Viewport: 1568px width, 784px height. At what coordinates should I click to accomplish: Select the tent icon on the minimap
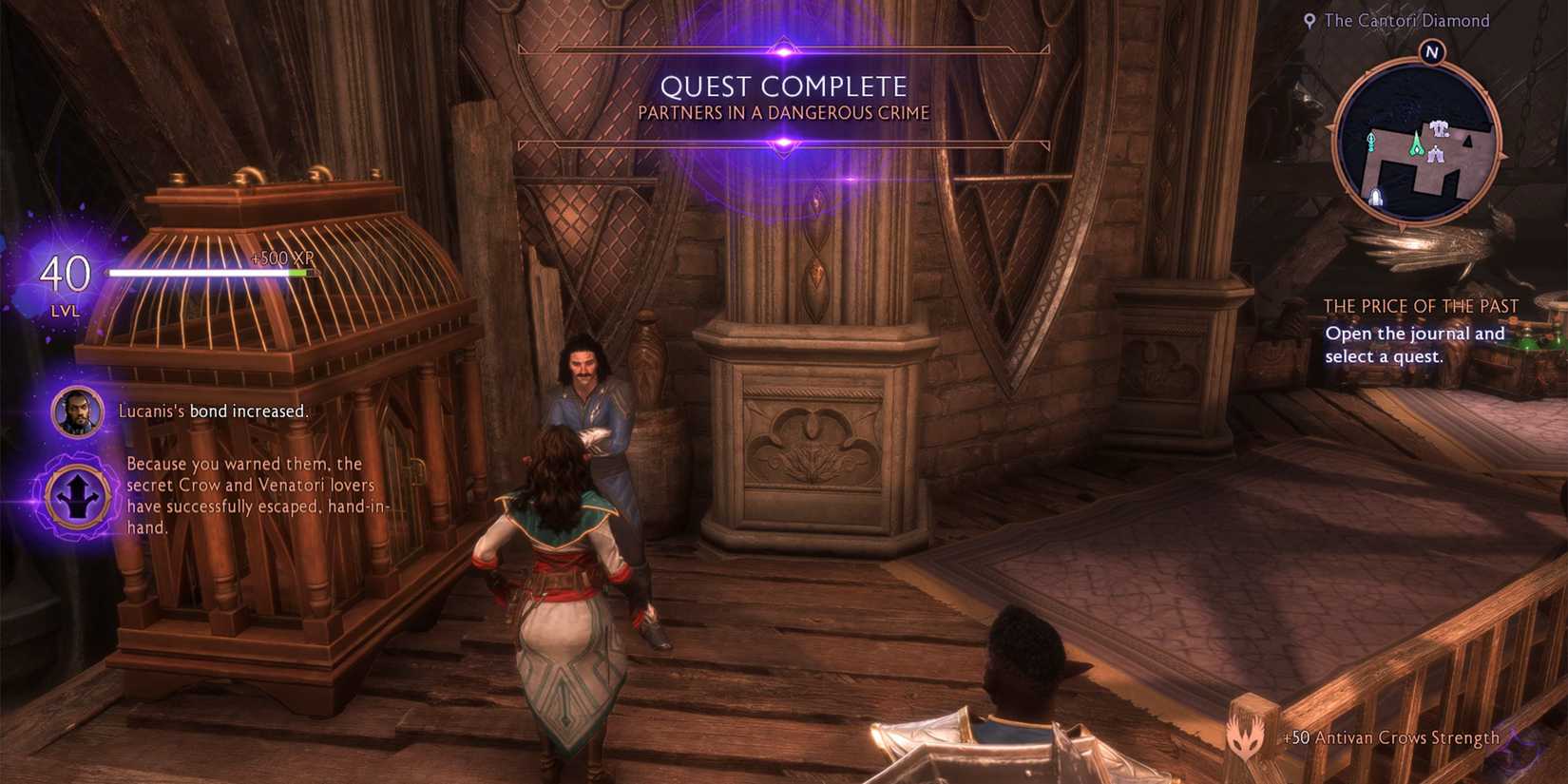click(x=1435, y=155)
